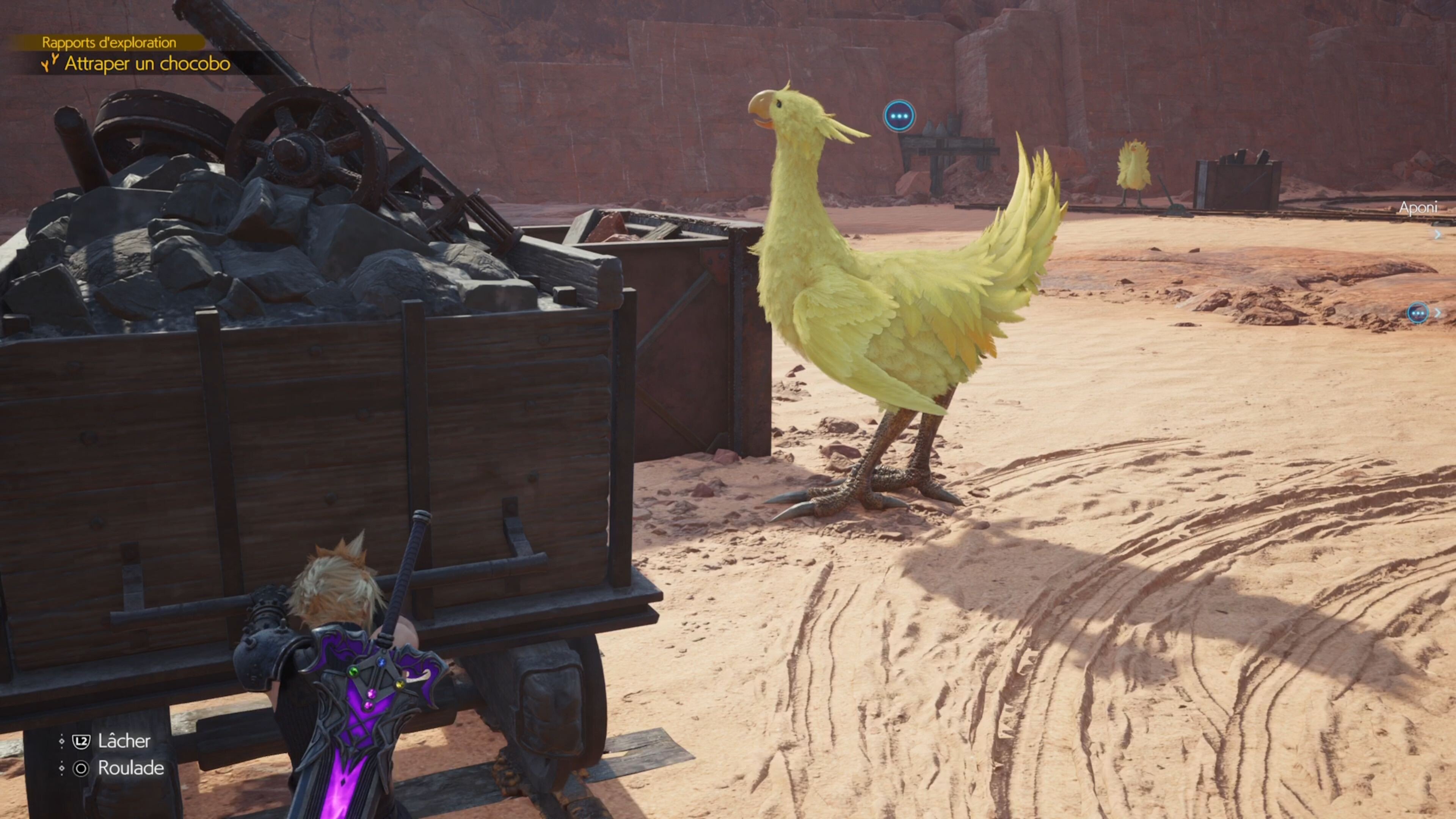Screen dimensions: 1456x819
Task: Click the Lâcher action label
Action: 125,742
